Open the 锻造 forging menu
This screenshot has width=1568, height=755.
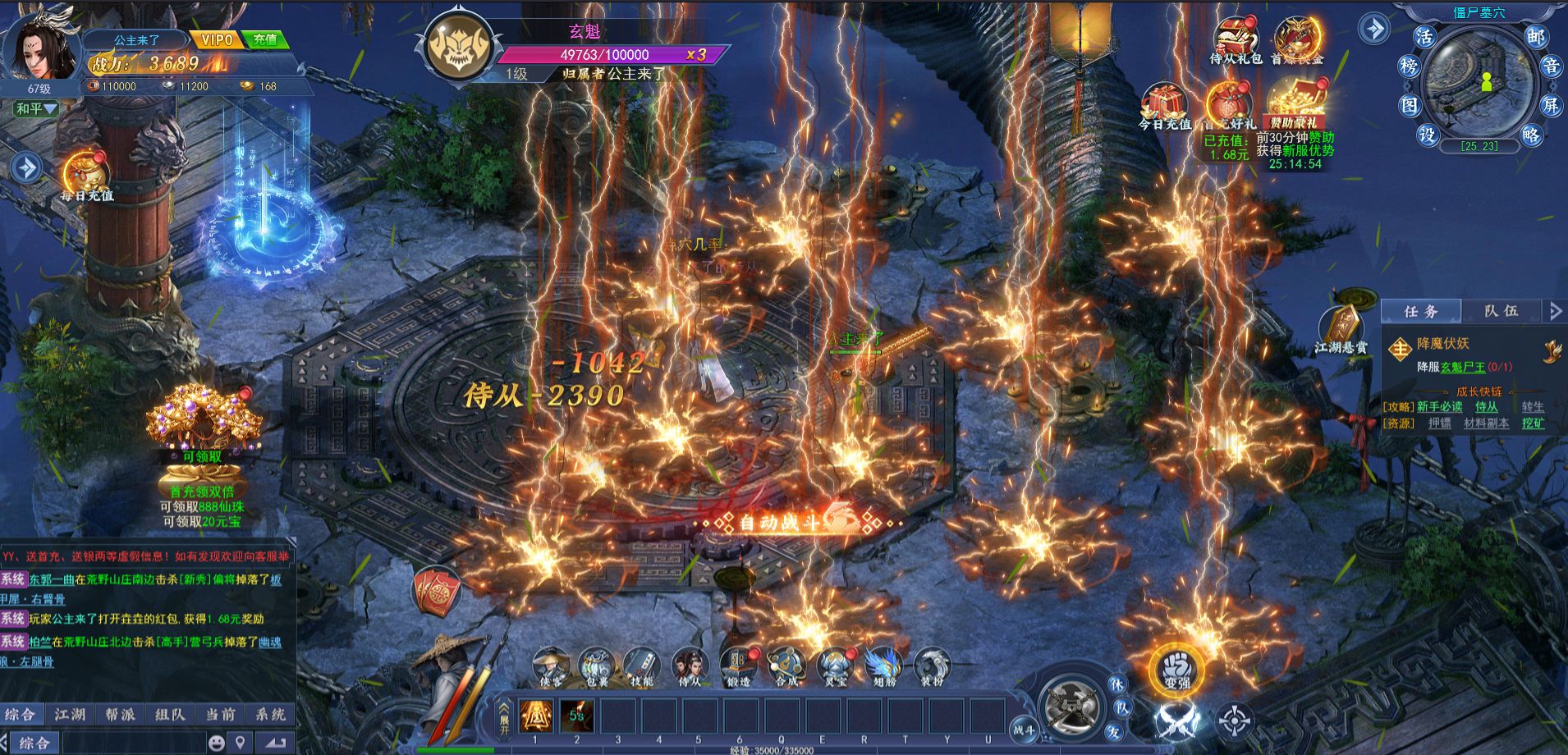click(738, 666)
